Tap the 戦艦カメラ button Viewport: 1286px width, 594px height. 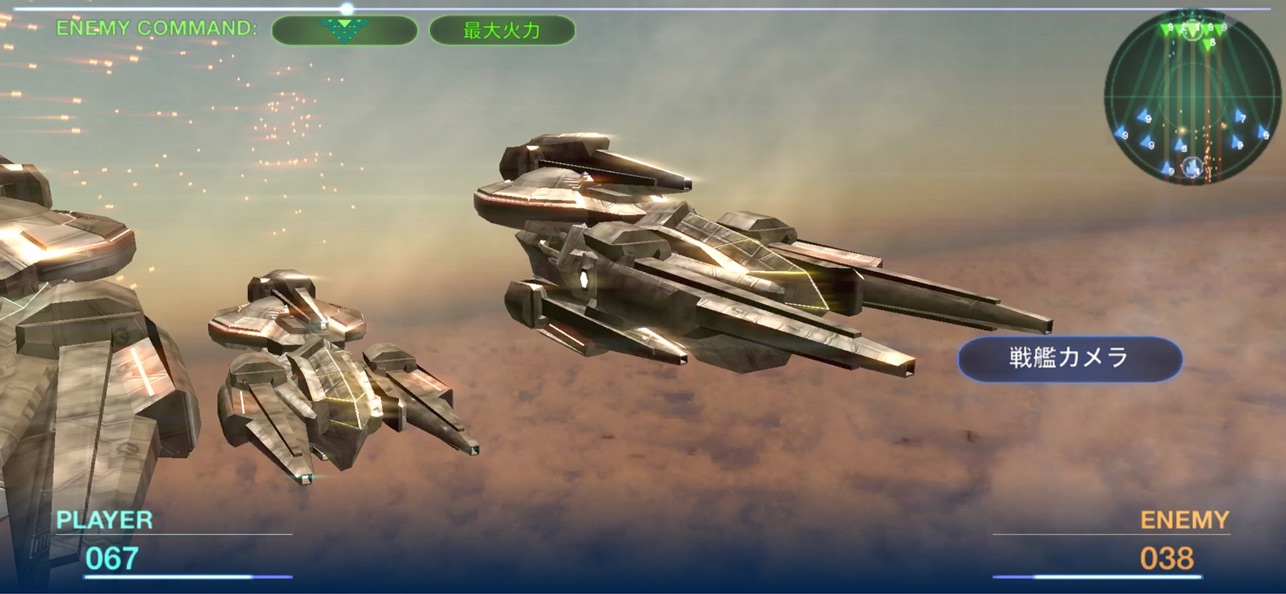coord(1070,359)
